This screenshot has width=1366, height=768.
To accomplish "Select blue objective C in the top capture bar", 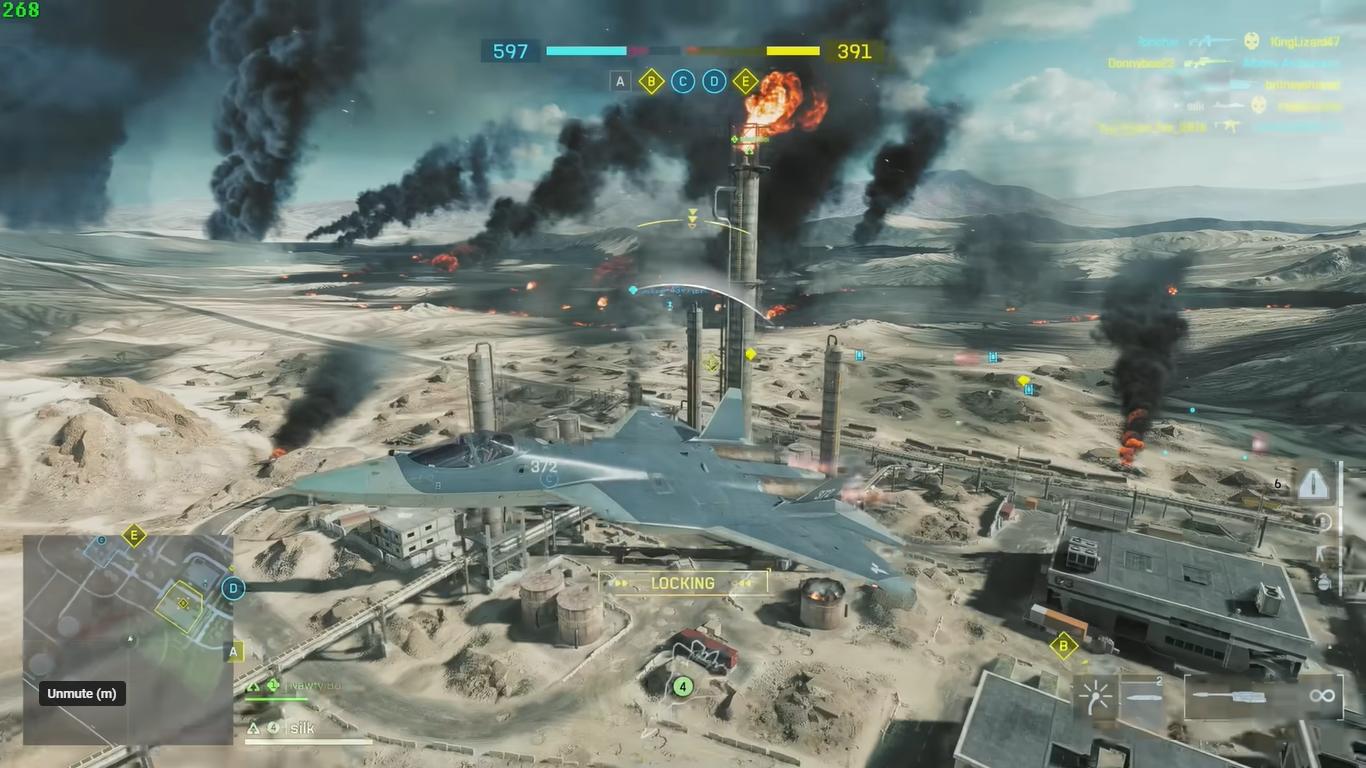I will [683, 82].
